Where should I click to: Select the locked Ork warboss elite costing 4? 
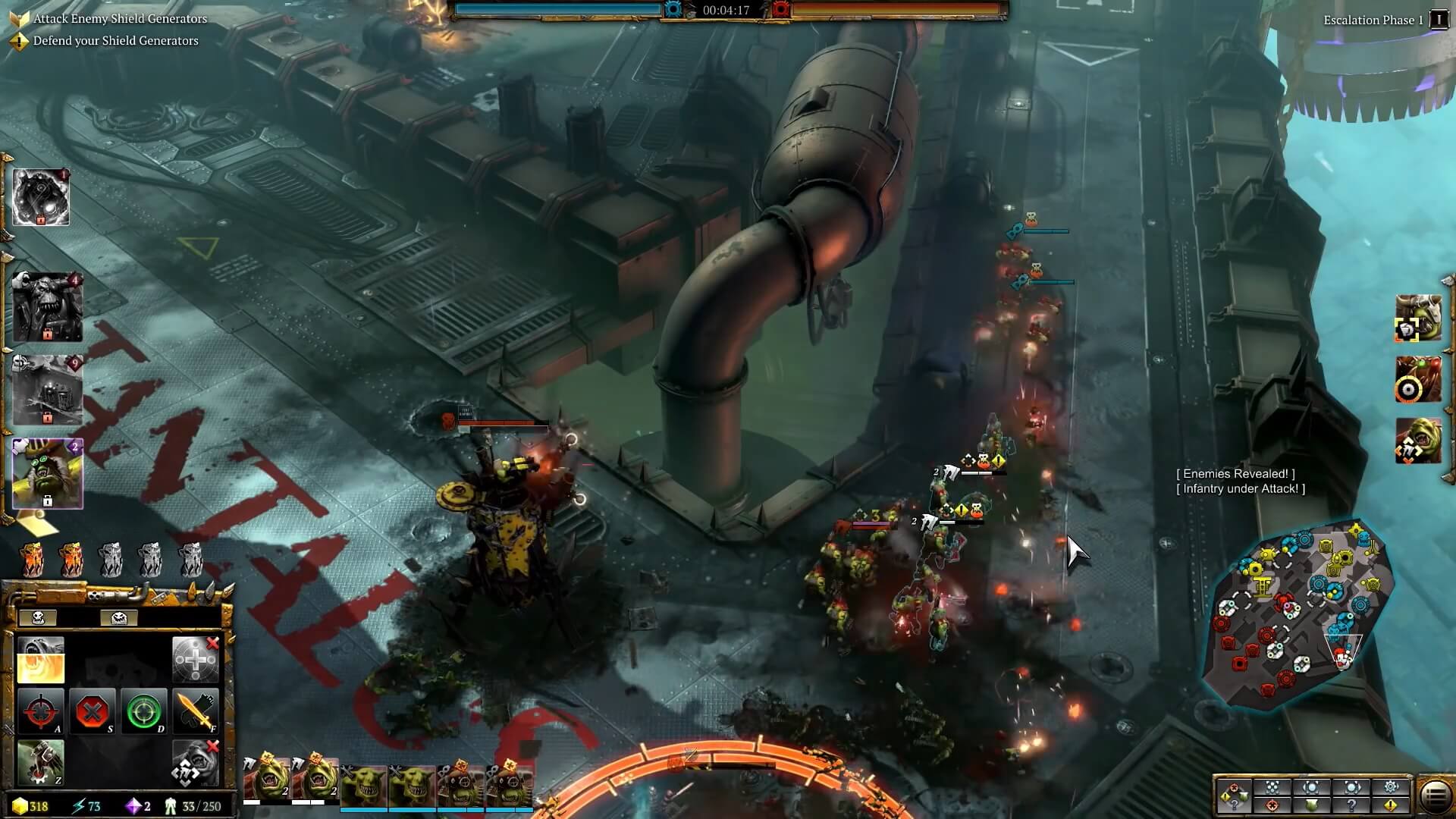click(47, 308)
